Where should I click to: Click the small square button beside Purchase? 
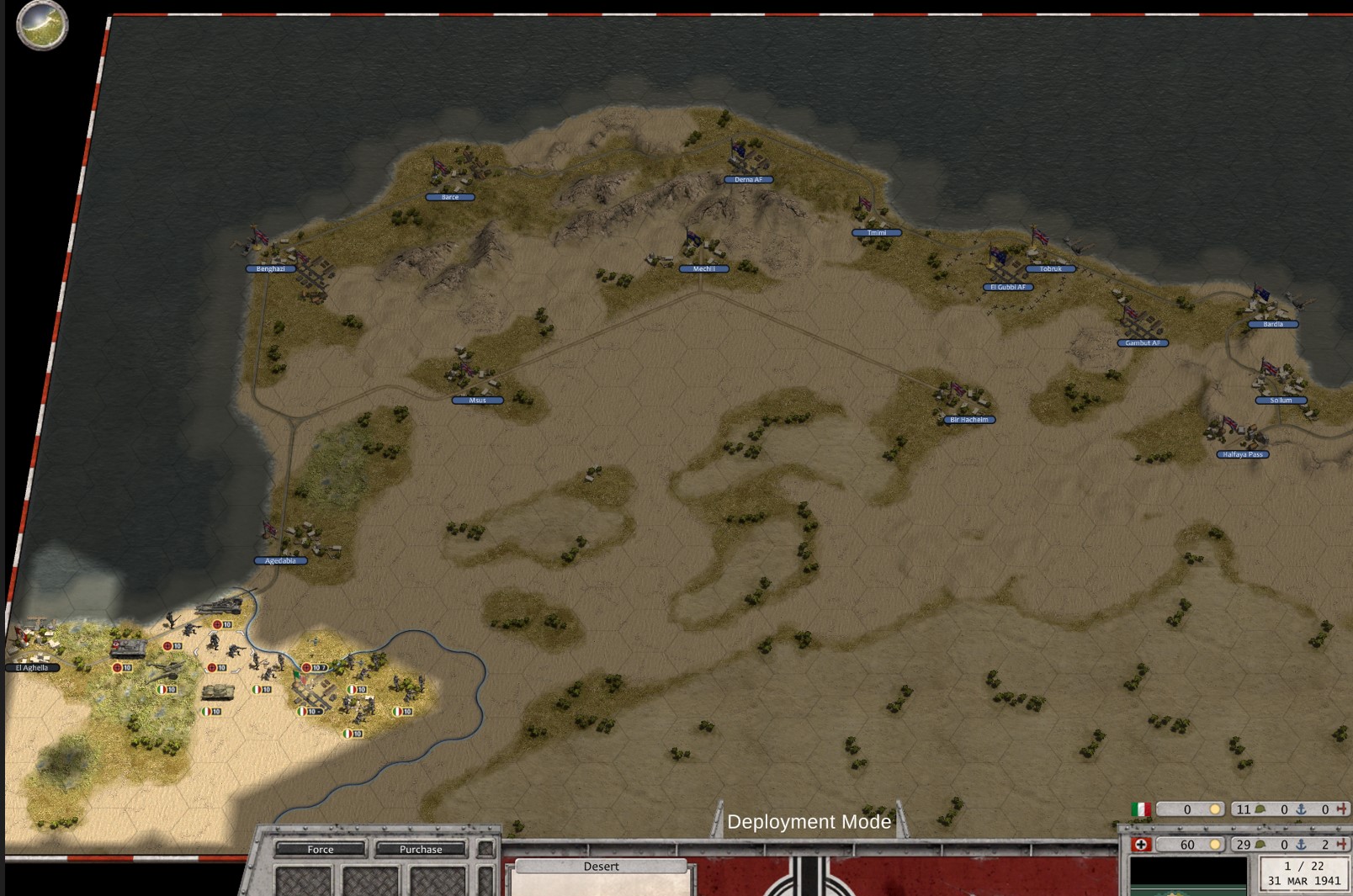pyautogui.click(x=485, y=849)
